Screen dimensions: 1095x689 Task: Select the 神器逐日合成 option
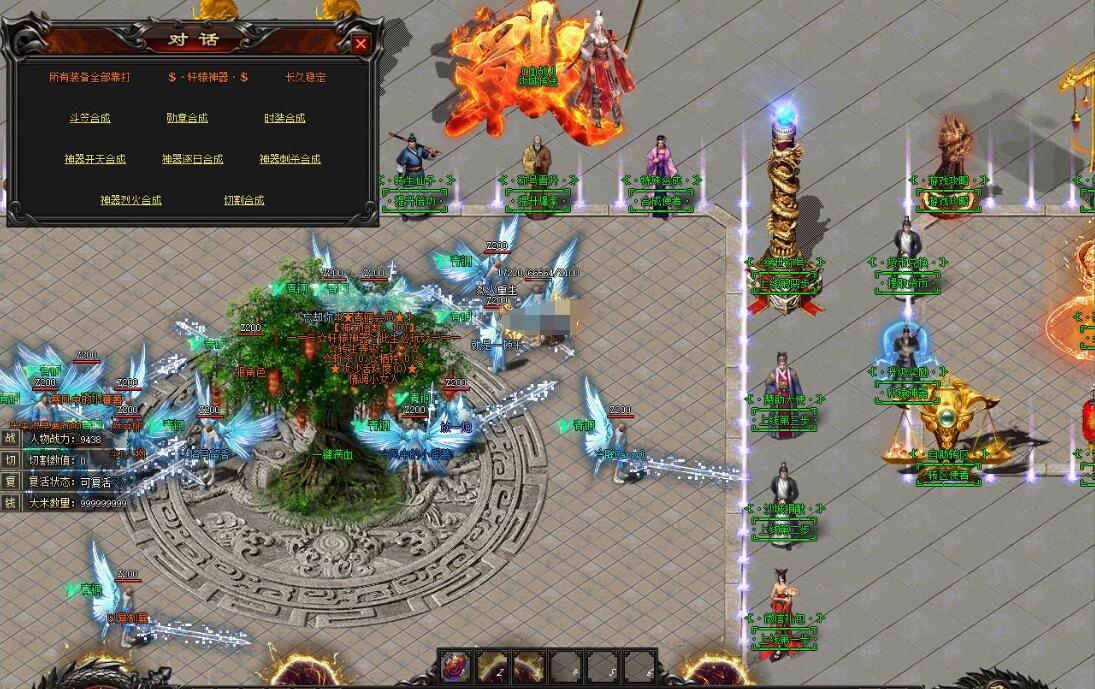192,159
